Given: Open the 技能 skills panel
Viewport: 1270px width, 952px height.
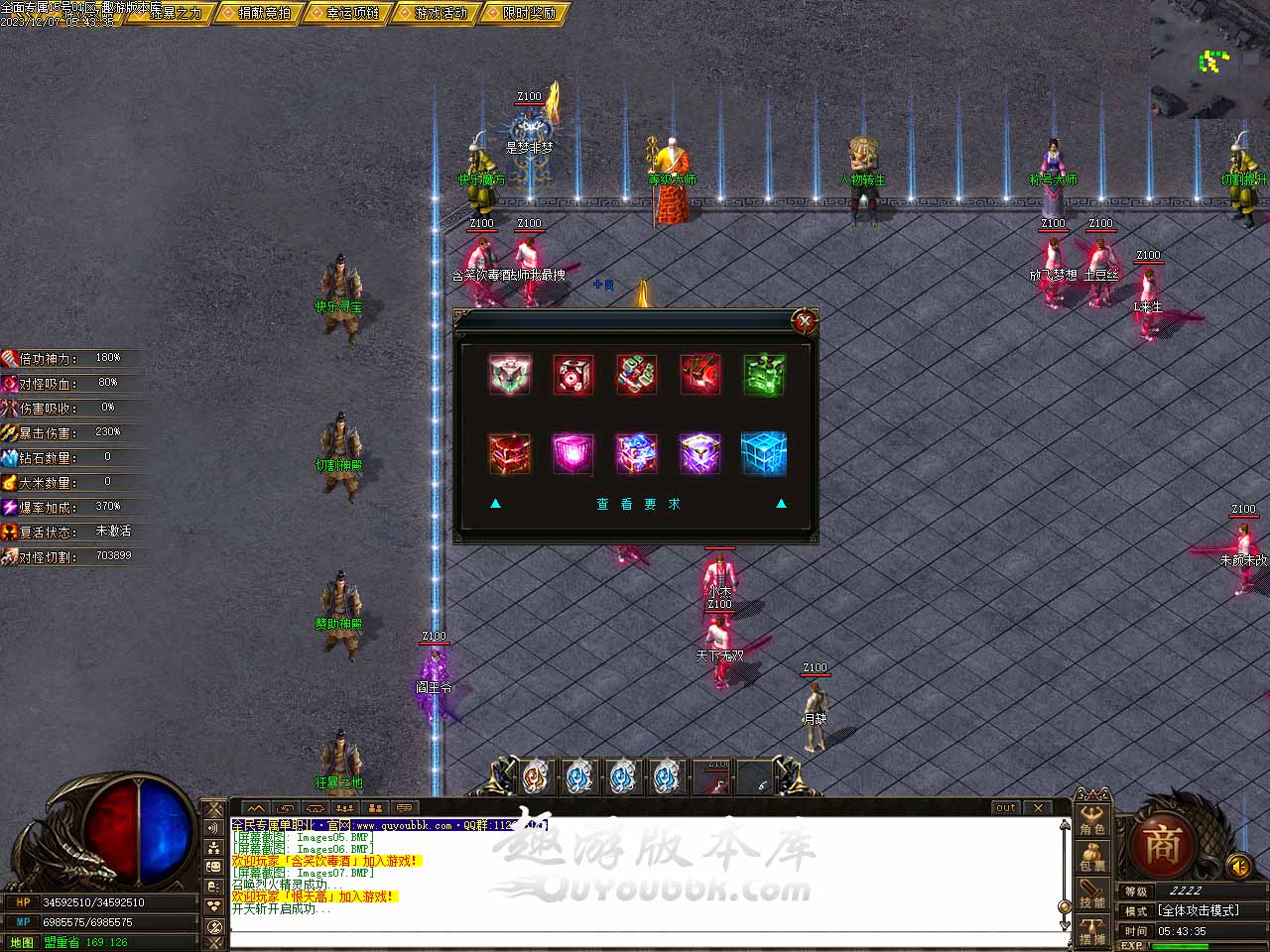Looking at the screenshot, I should [x=1092, y=894].
